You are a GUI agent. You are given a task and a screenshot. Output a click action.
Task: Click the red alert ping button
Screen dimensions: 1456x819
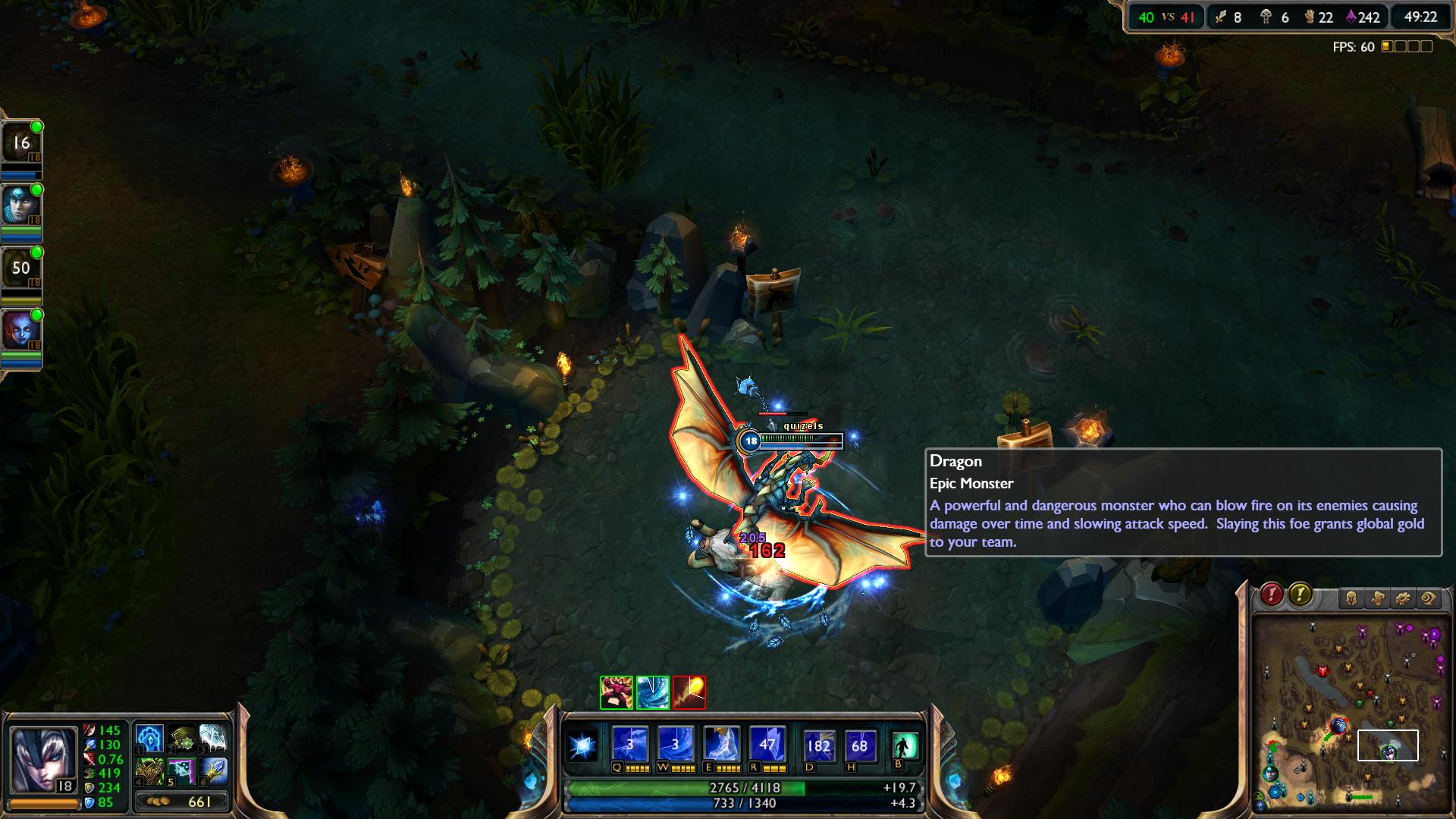(x=1272, y=595)
